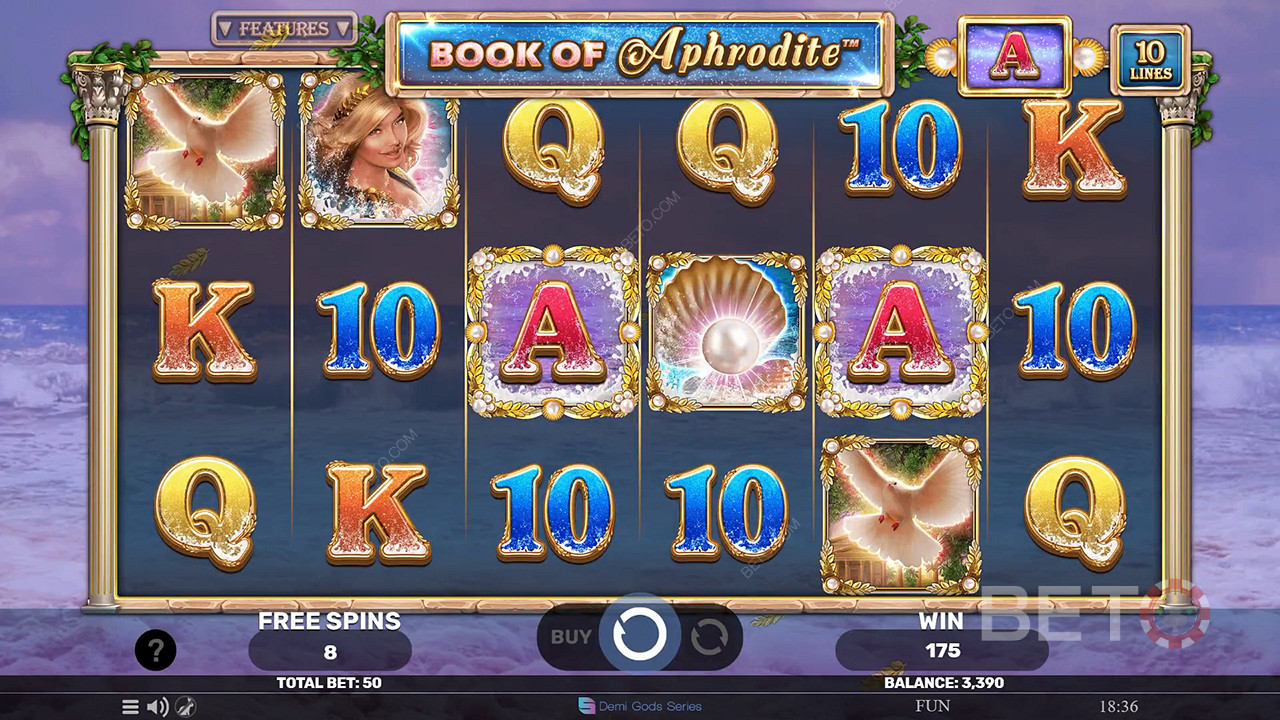Open the question mark help button
Screen dimensions: 1280x720
(155, 651)
